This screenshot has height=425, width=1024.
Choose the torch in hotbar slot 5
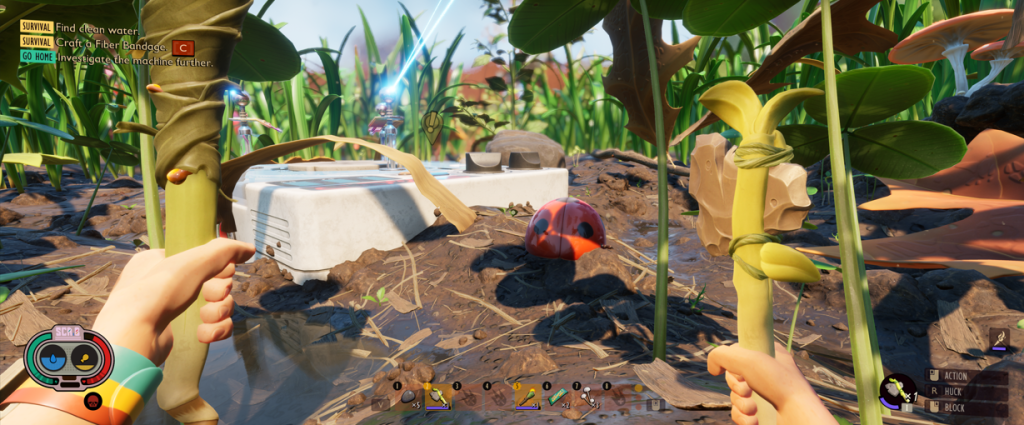click(527, 397)
